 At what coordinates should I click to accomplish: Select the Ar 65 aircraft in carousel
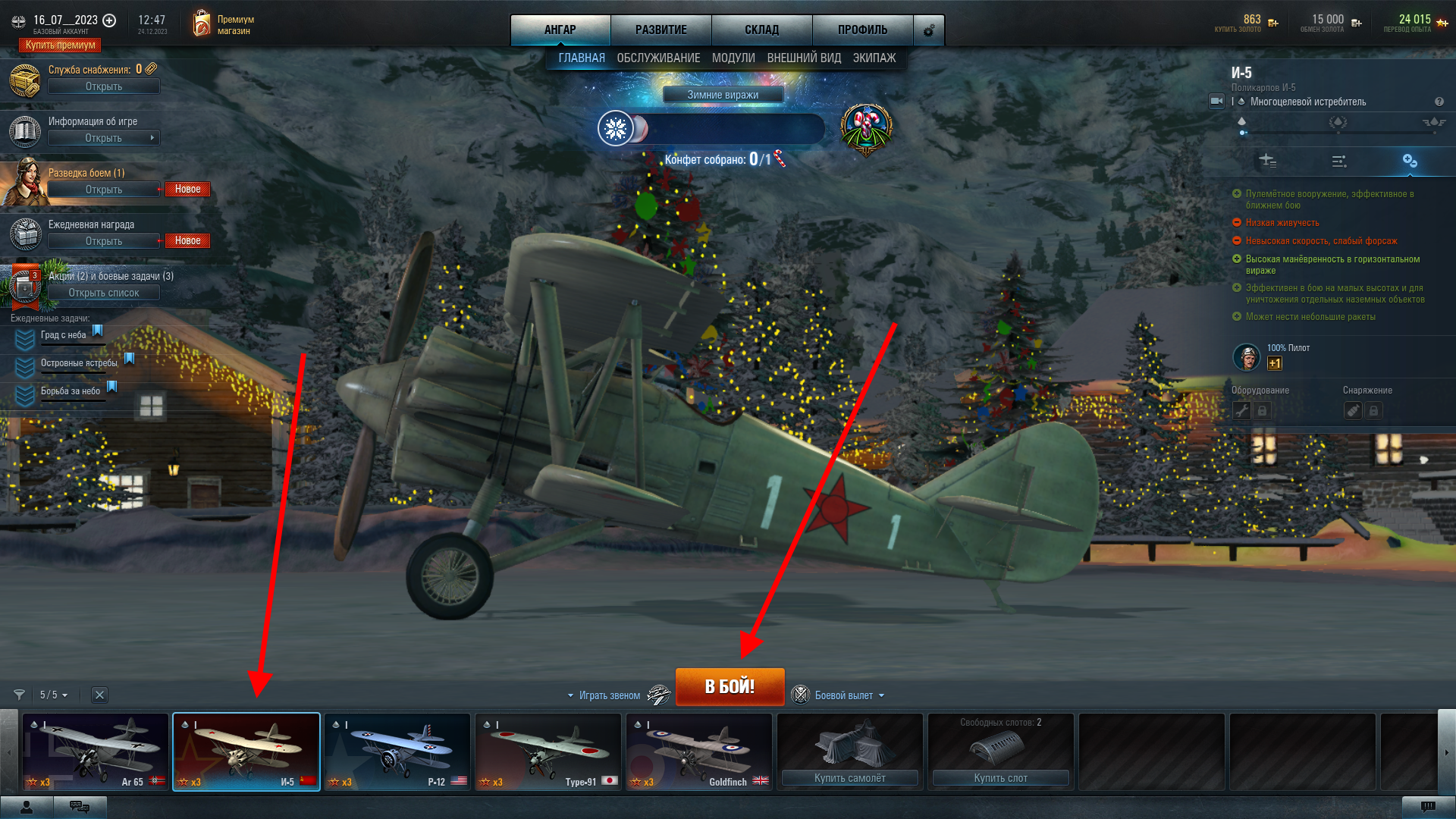(x=96, y=752)
